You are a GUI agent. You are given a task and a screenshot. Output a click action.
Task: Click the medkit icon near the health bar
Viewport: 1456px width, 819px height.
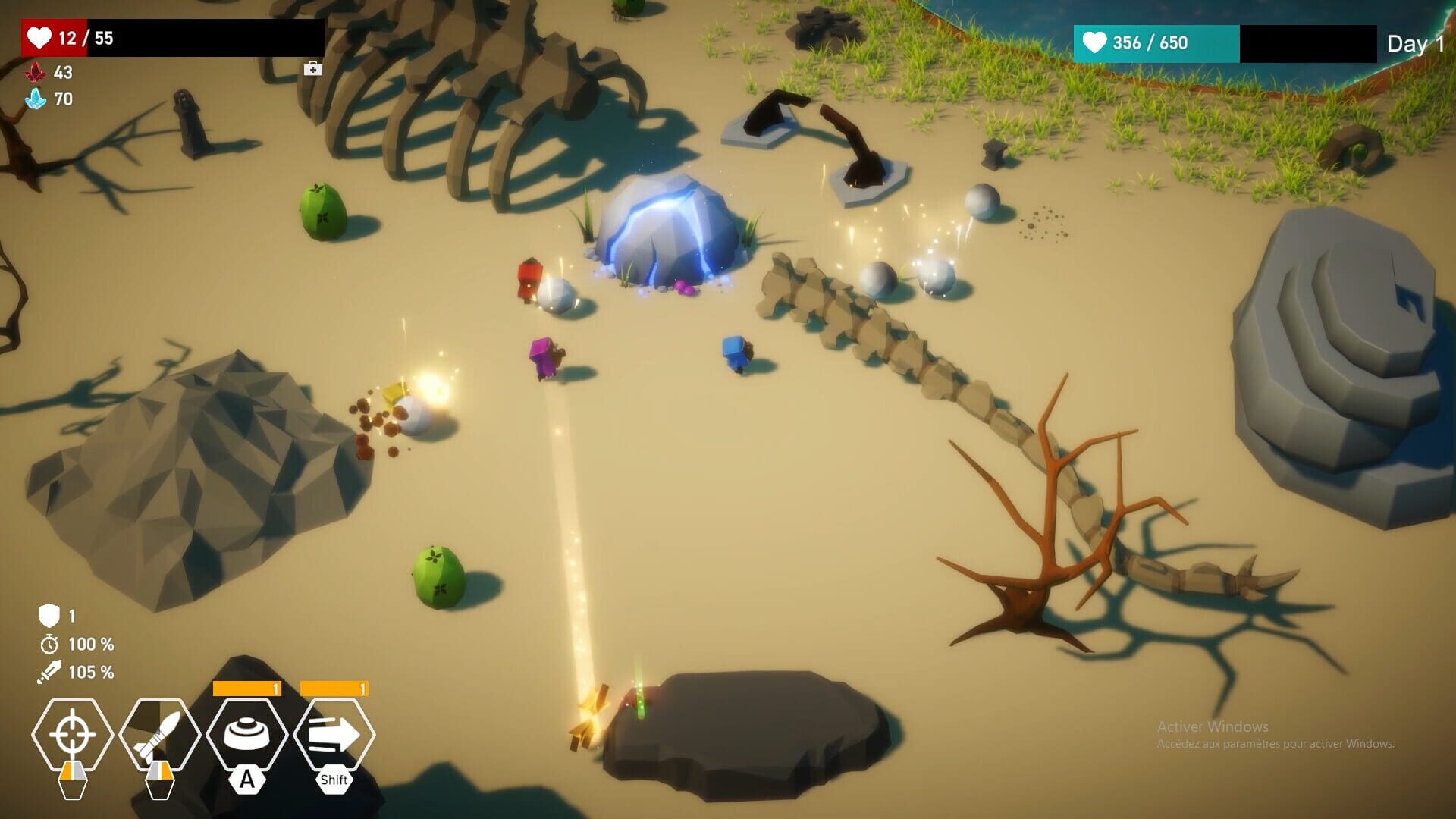pyautogui.click(x=312, y=68)
